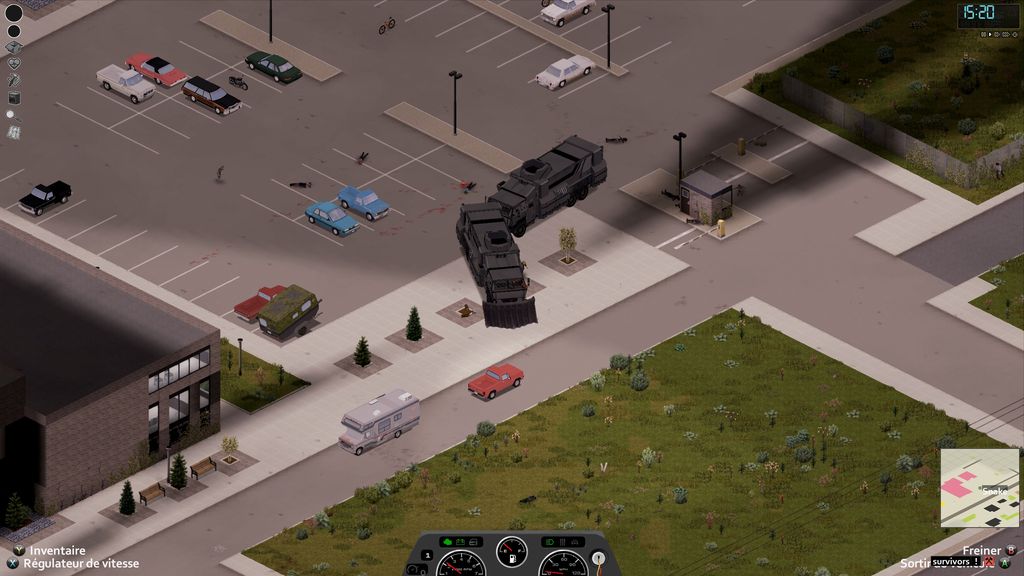Turn the ignition key
The image size is (1024, 576).
598,560
